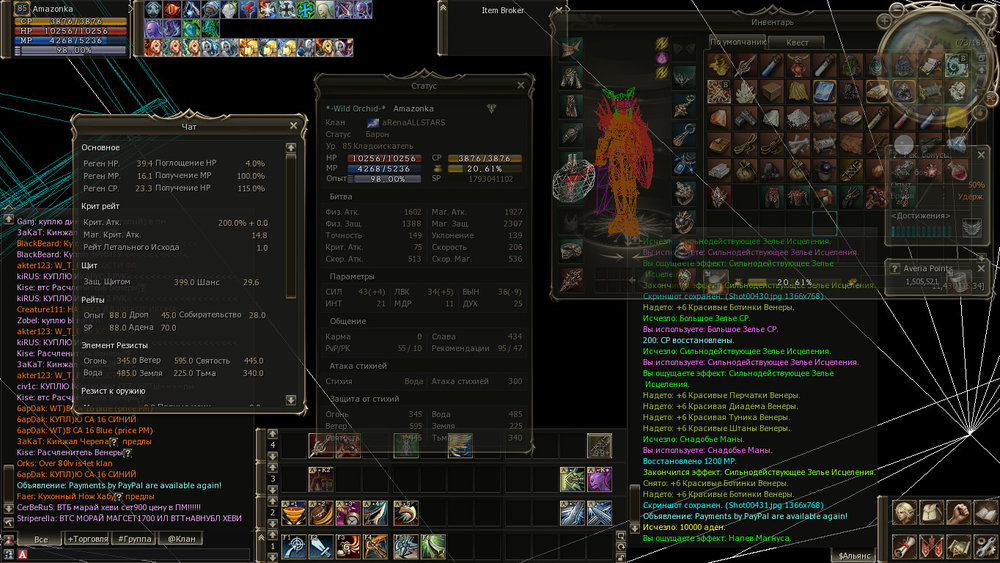Open the +Торговля trade chat tab
This screenshot has width=1000, height=563.
coord(86,539)
